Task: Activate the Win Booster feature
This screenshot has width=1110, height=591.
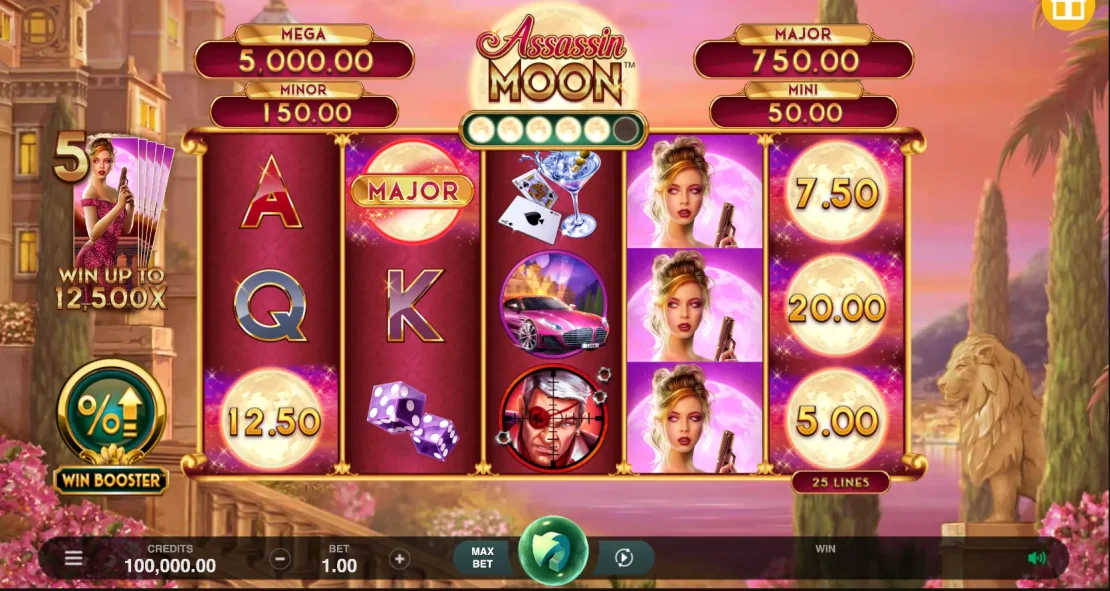Action: 111,412
